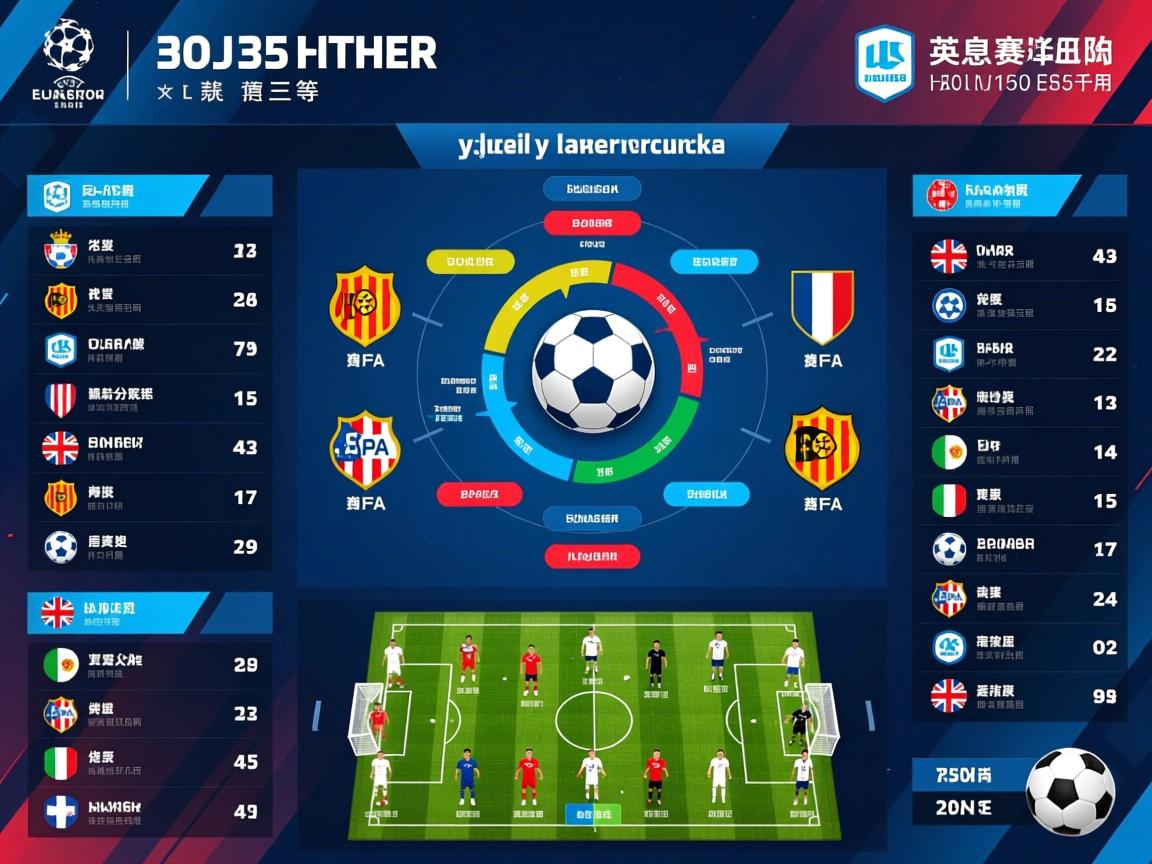Select the large crest with black emblem
This screenshot has height=864, width=1152.
coord(822,447)
